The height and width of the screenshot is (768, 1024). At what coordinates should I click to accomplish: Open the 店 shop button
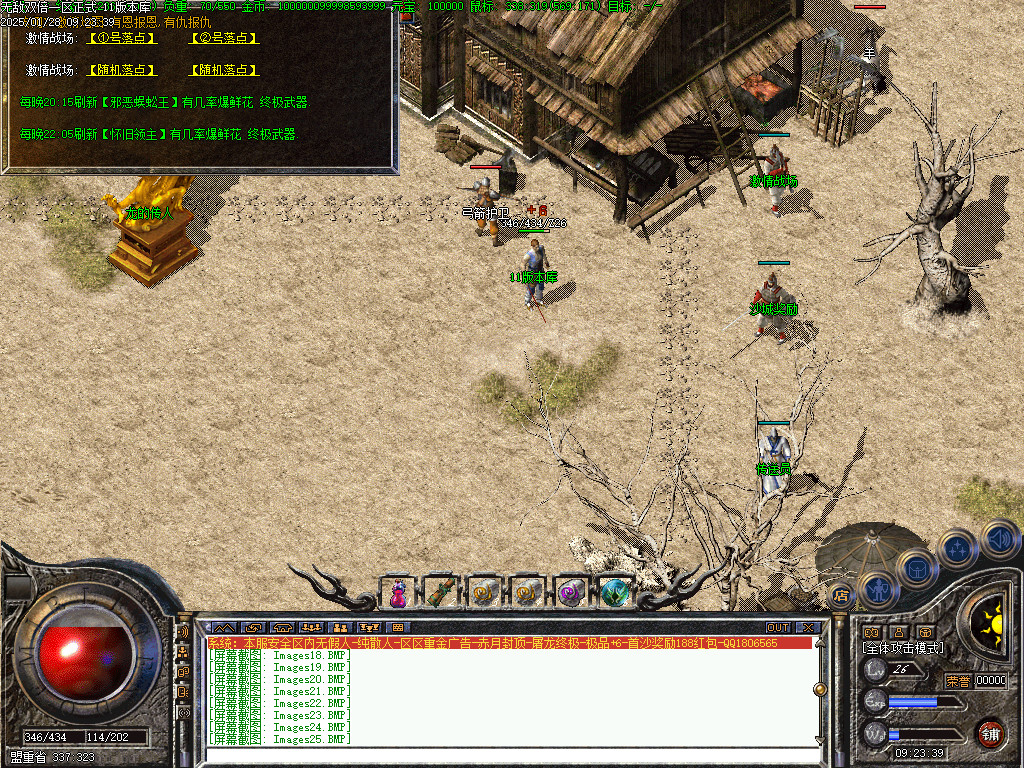coord(841,596)
